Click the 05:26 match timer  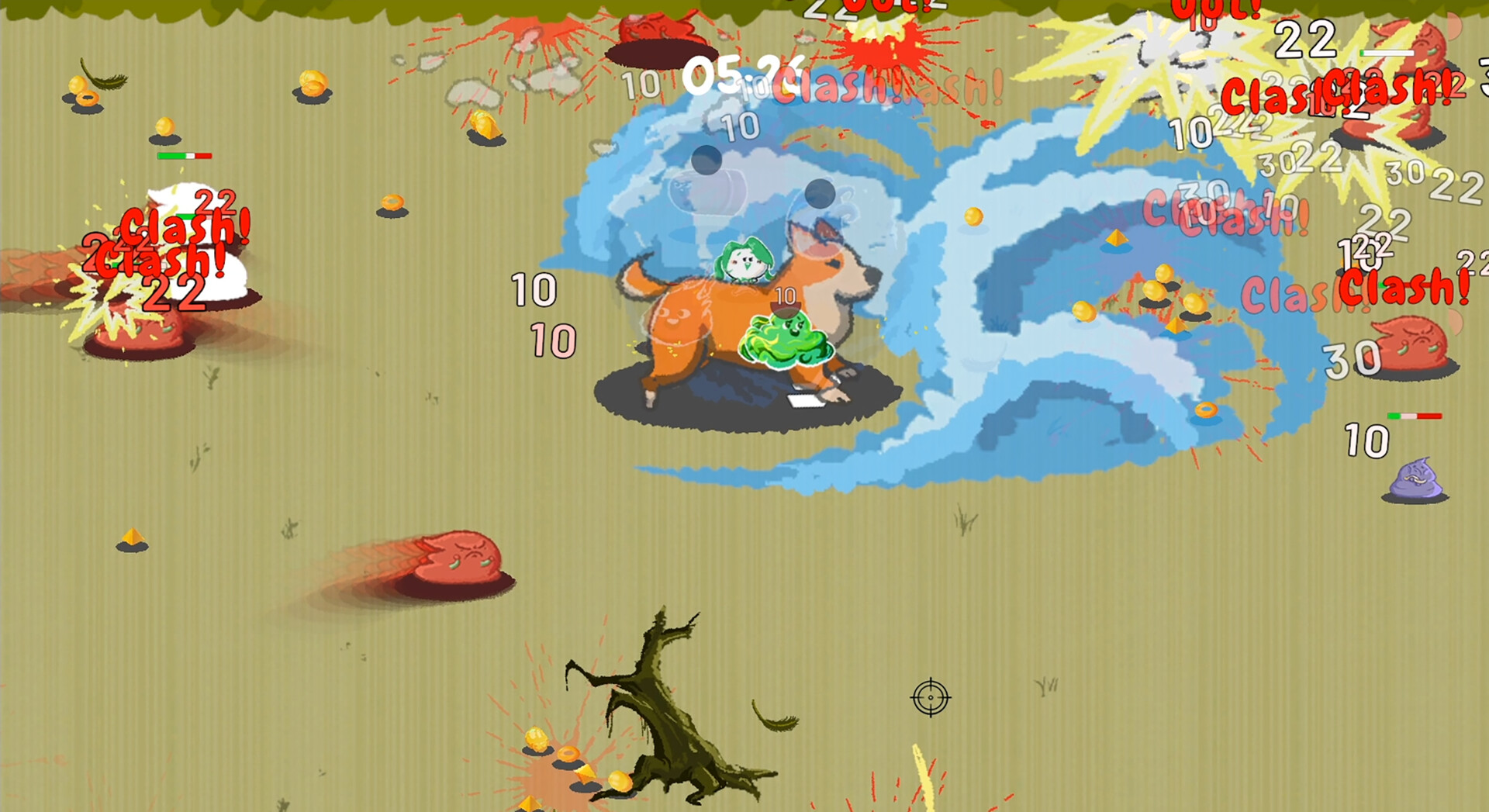(739, 78)
